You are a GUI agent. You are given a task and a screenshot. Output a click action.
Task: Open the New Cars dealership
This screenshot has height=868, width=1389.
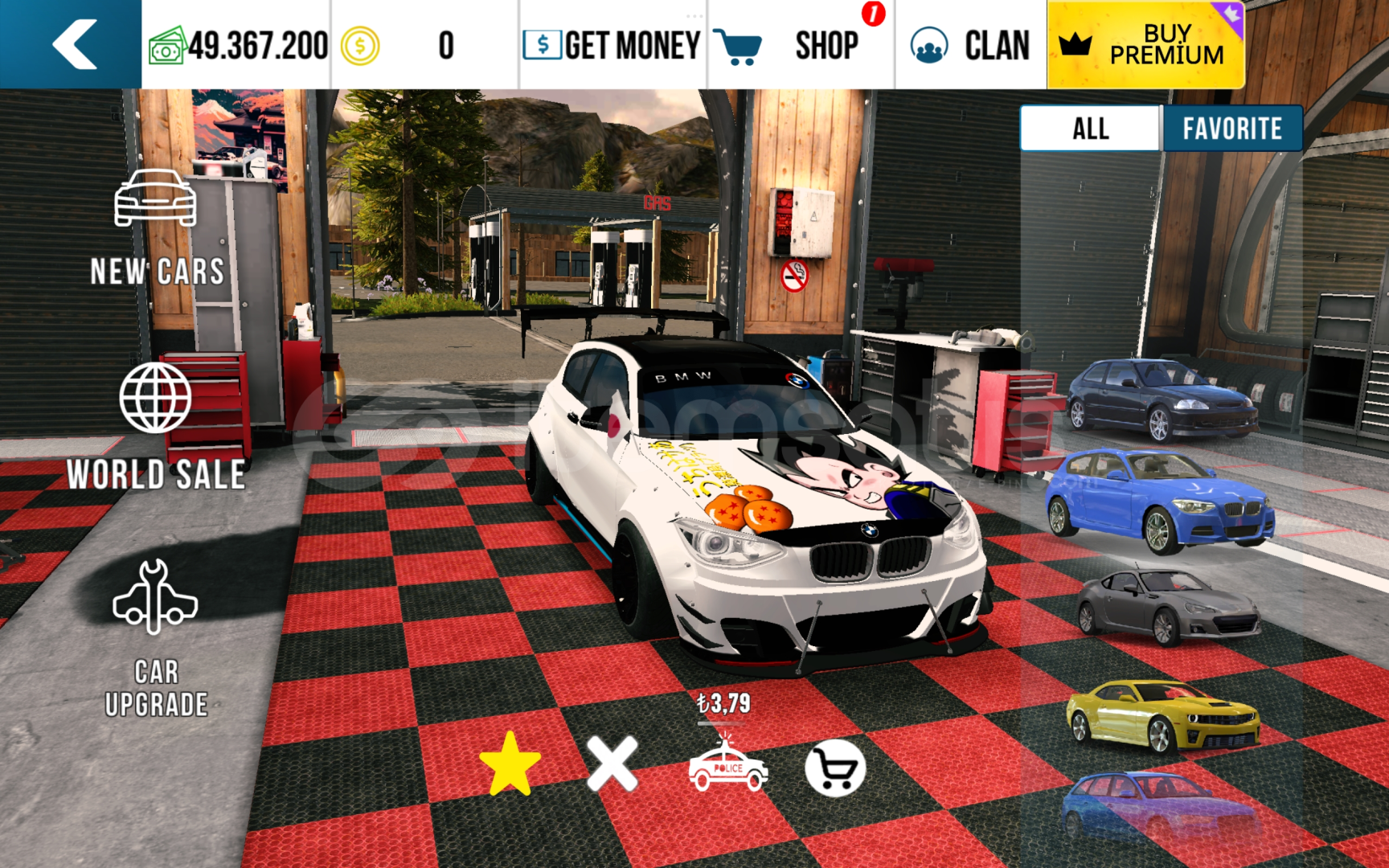[156, 228]
